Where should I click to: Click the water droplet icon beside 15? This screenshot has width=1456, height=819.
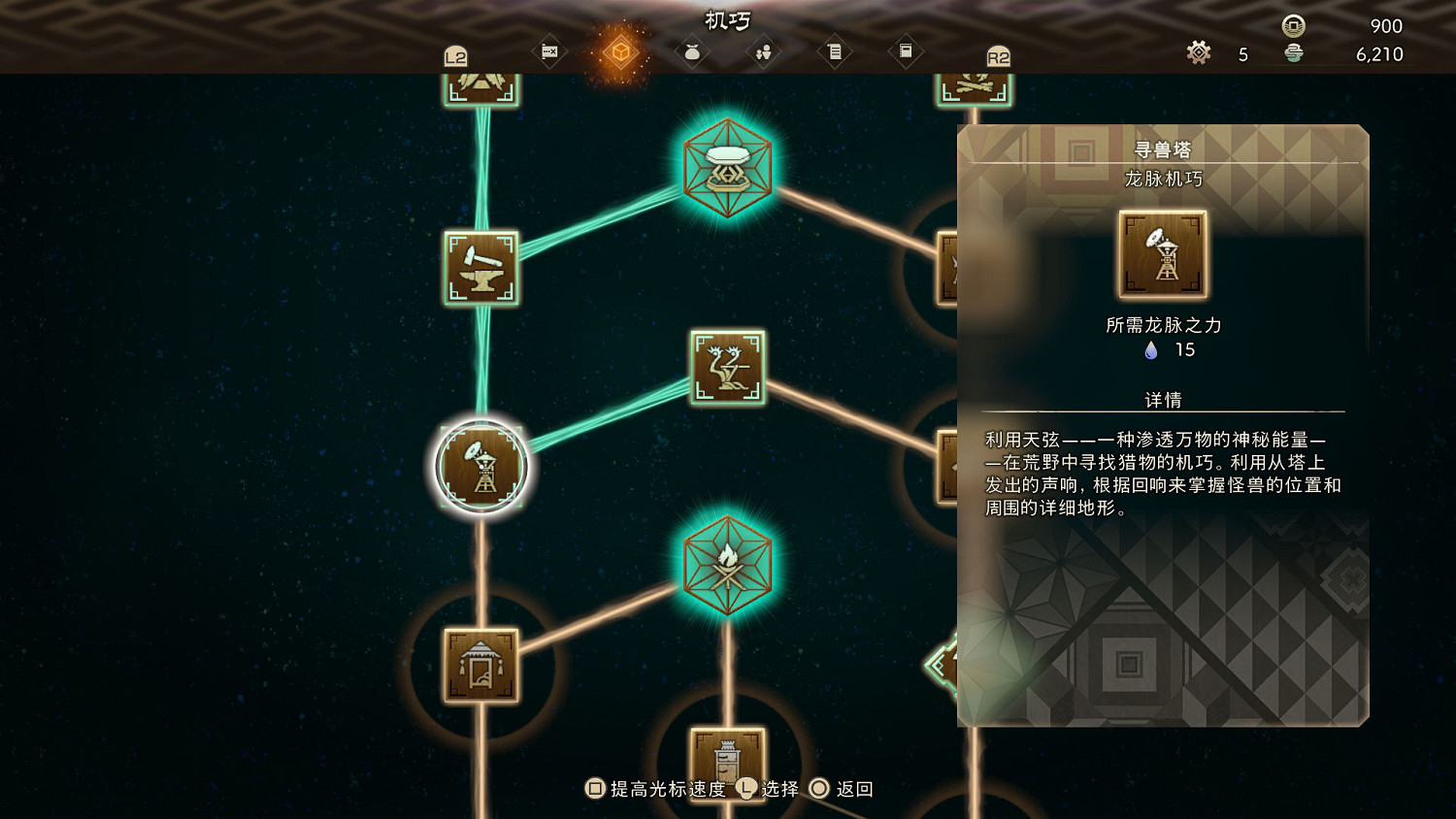(x=1151, y=351)
